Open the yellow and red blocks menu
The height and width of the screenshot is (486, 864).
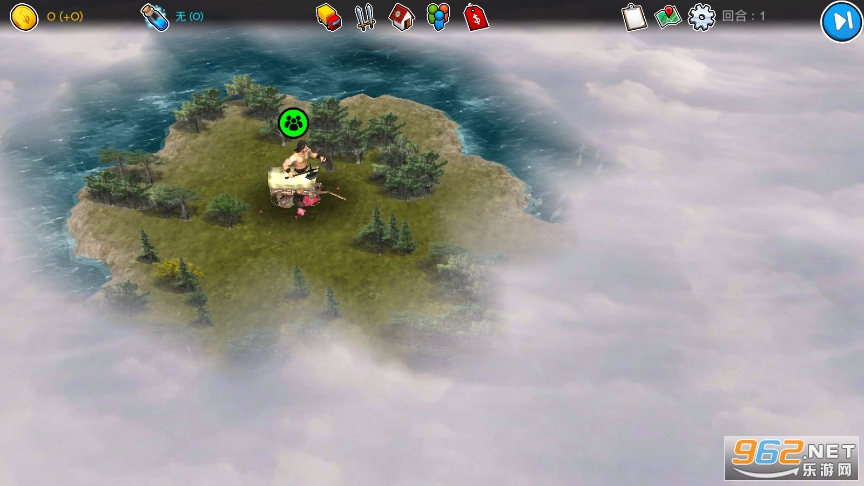[x=329, y=16]
